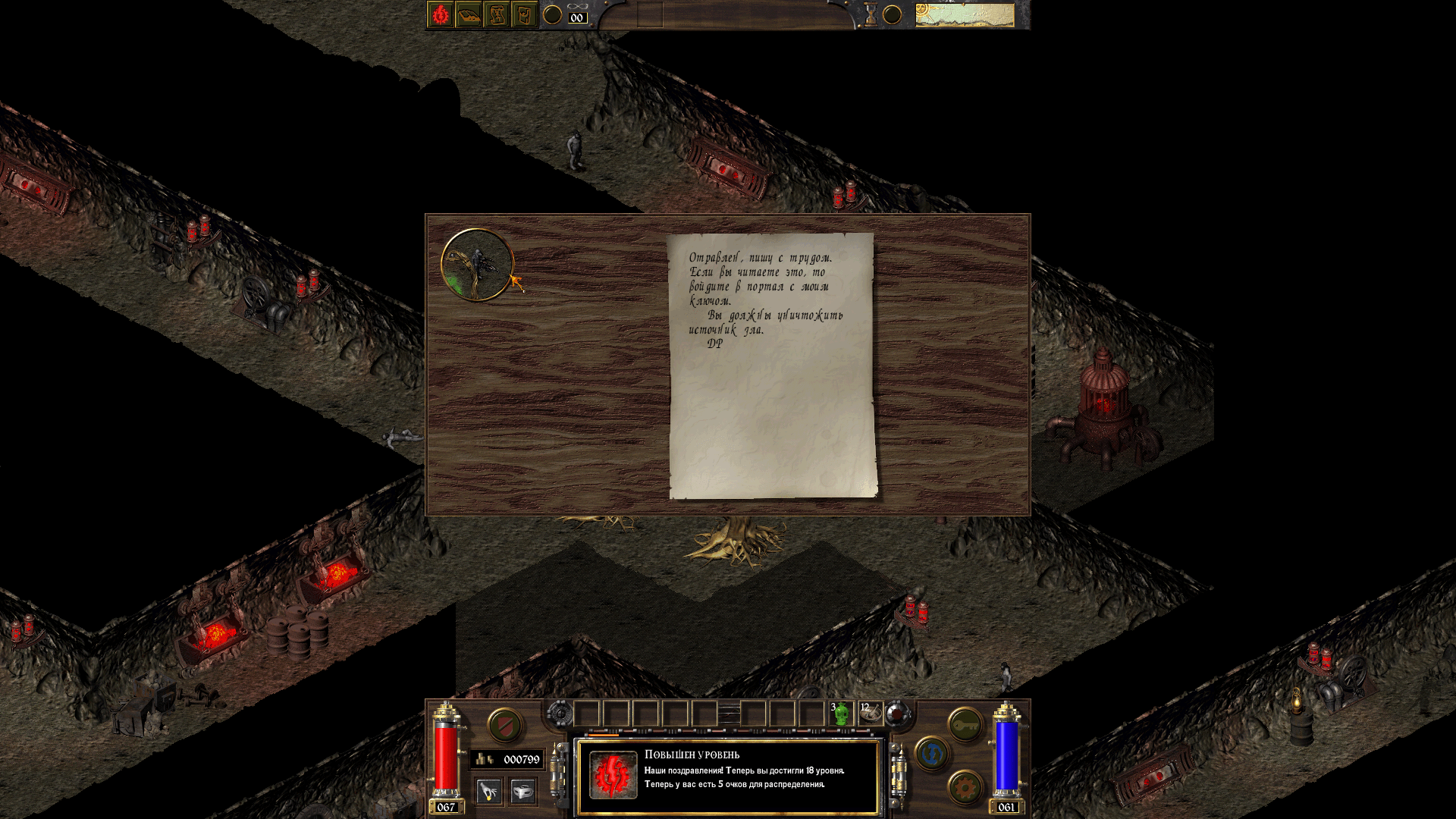Open the key skills button
Viewport: 1456px width, 819px height.
point(965,726)
